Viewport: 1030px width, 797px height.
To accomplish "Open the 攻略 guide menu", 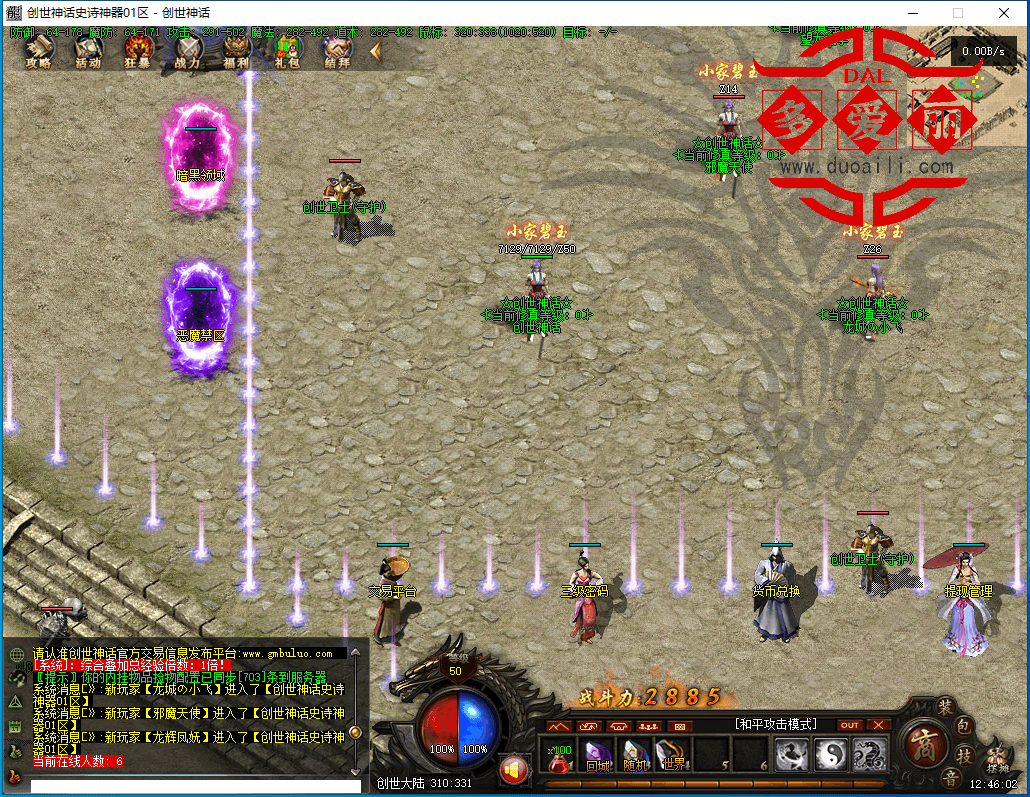I will pyautogui.click(x=38, y=51).
